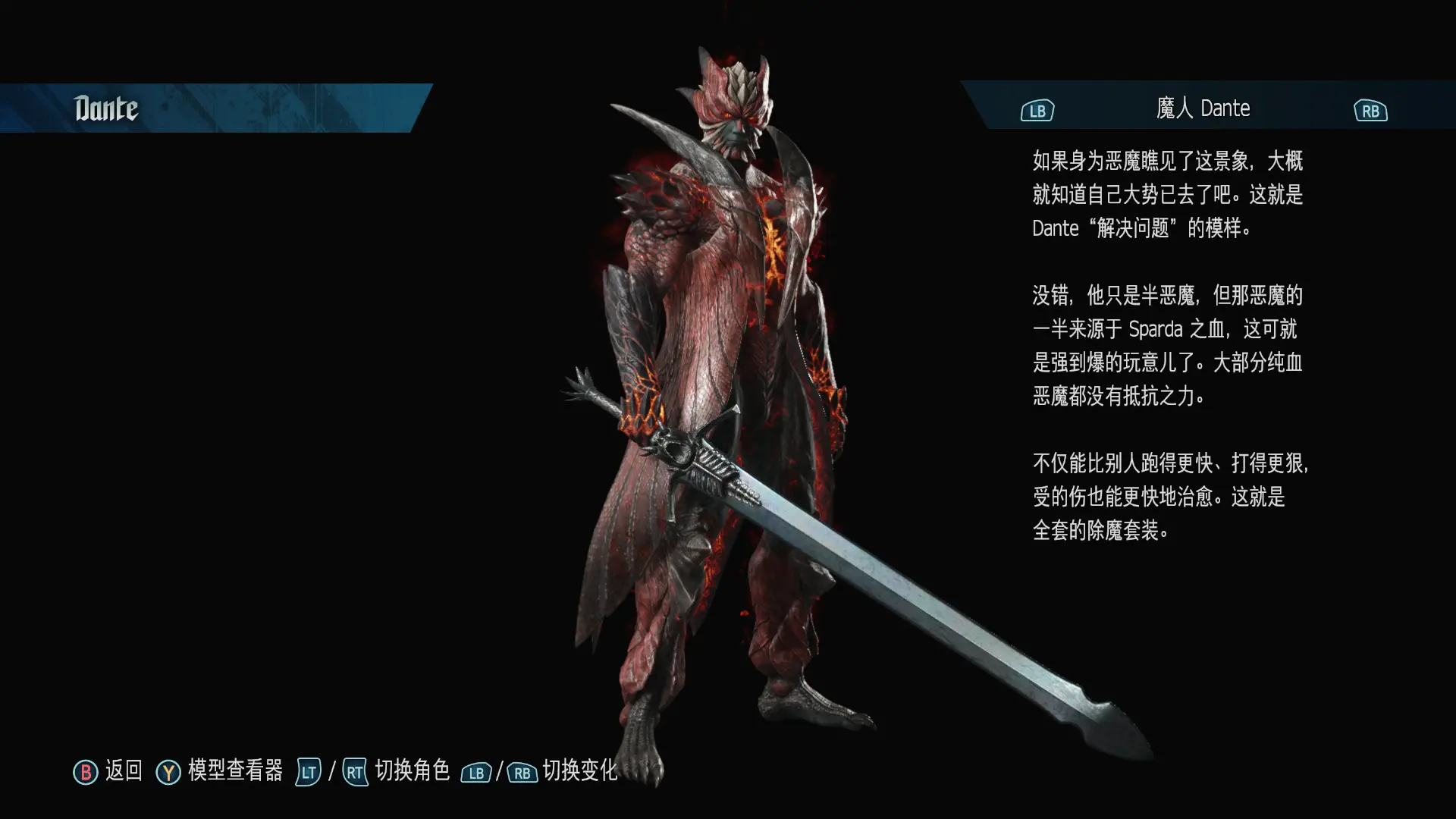Select the 切换变化 switch variation option
Screen dimensions: 1456x819
[x=579, y=770]
